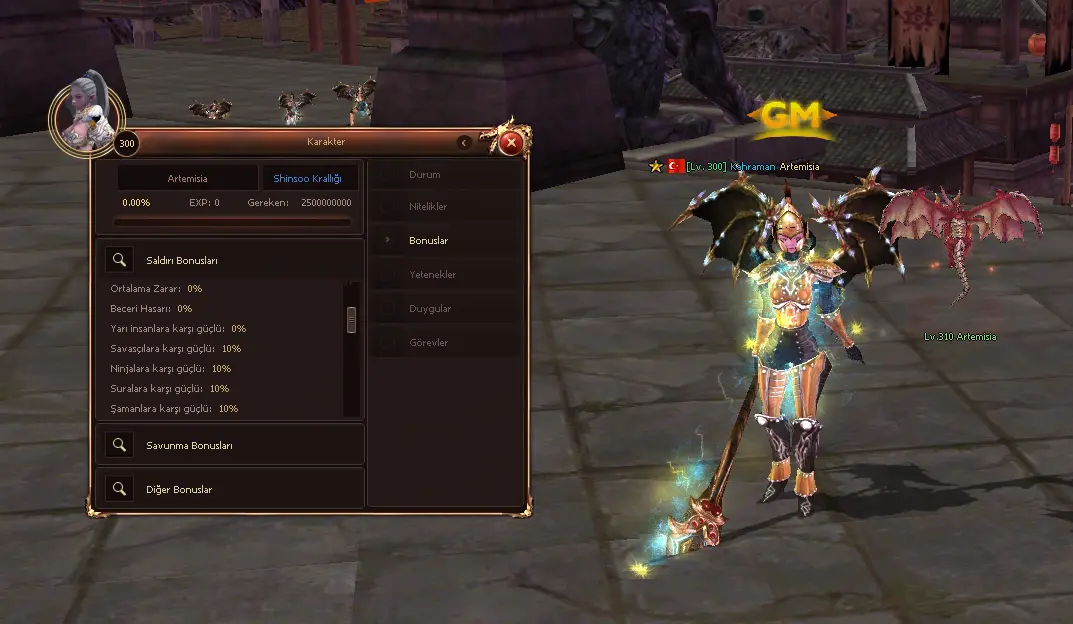Close the Karakter window
Screen dimensions: 1073x624
coord(511,143)
